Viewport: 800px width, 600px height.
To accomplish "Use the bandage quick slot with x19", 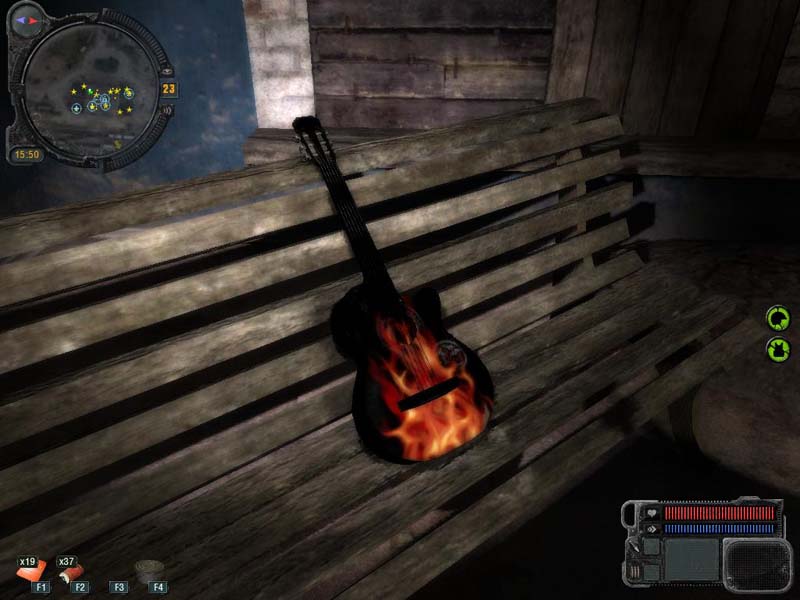I will pos(28,572).
